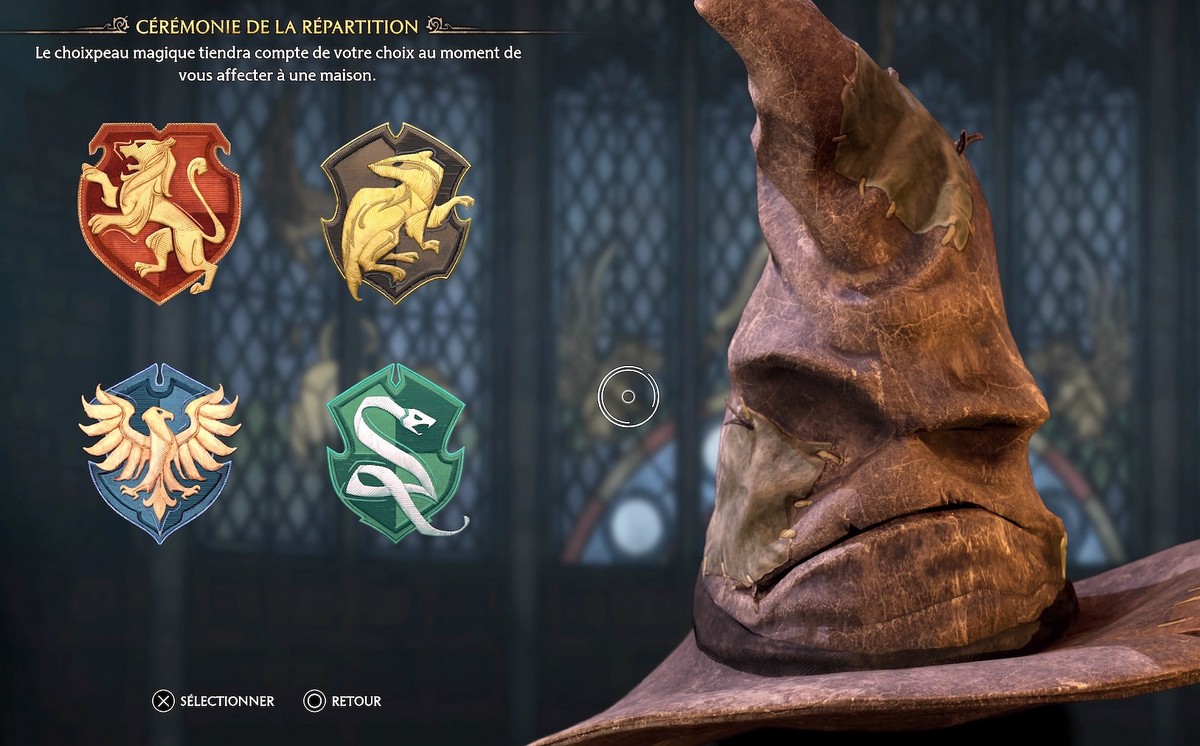Screen dimensions: 1200x746
Task: Choose the green Slytherin serpent crest
Action: click(x=396, y=451)
